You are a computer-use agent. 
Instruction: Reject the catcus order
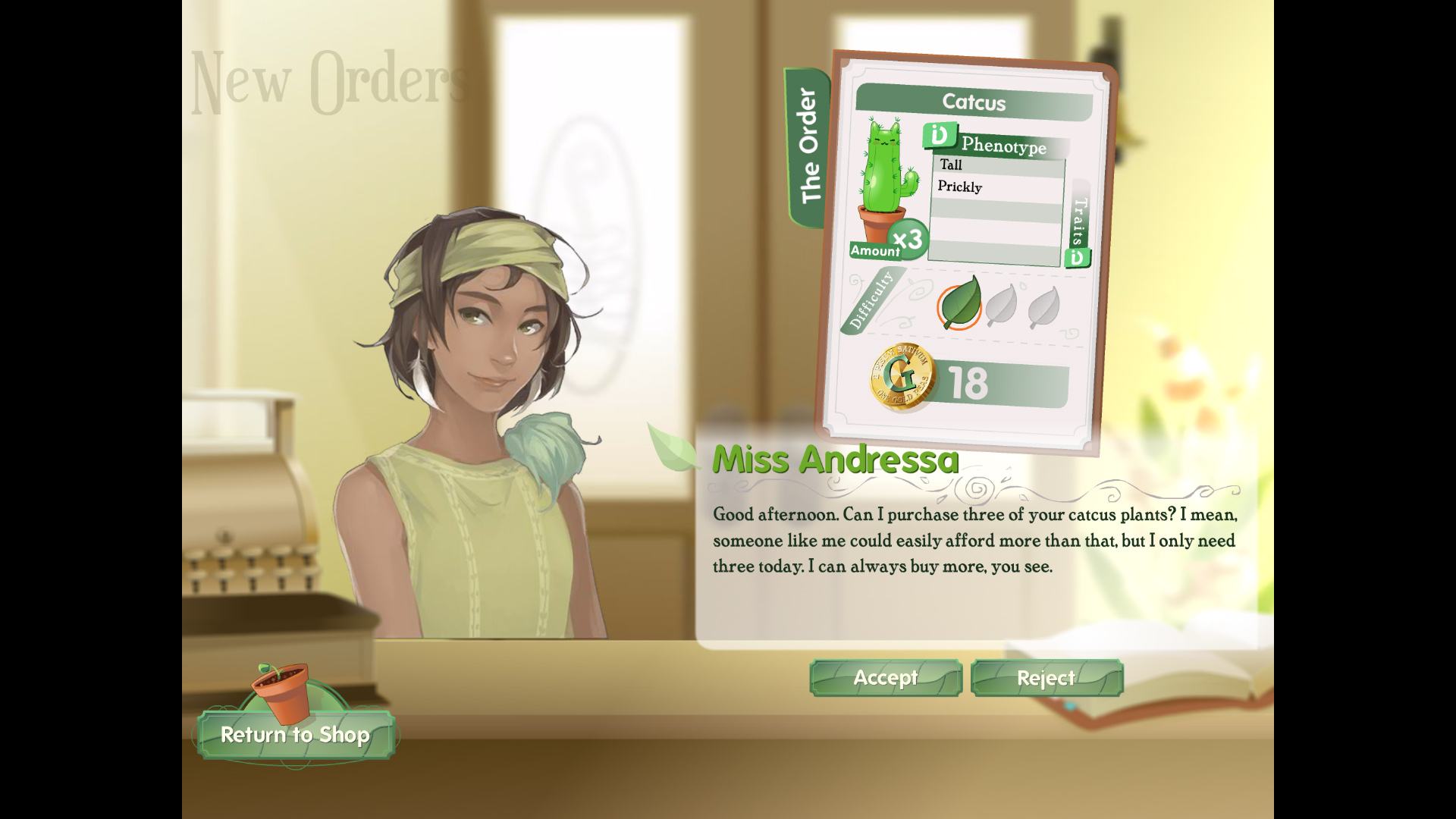coord(1046,678)
